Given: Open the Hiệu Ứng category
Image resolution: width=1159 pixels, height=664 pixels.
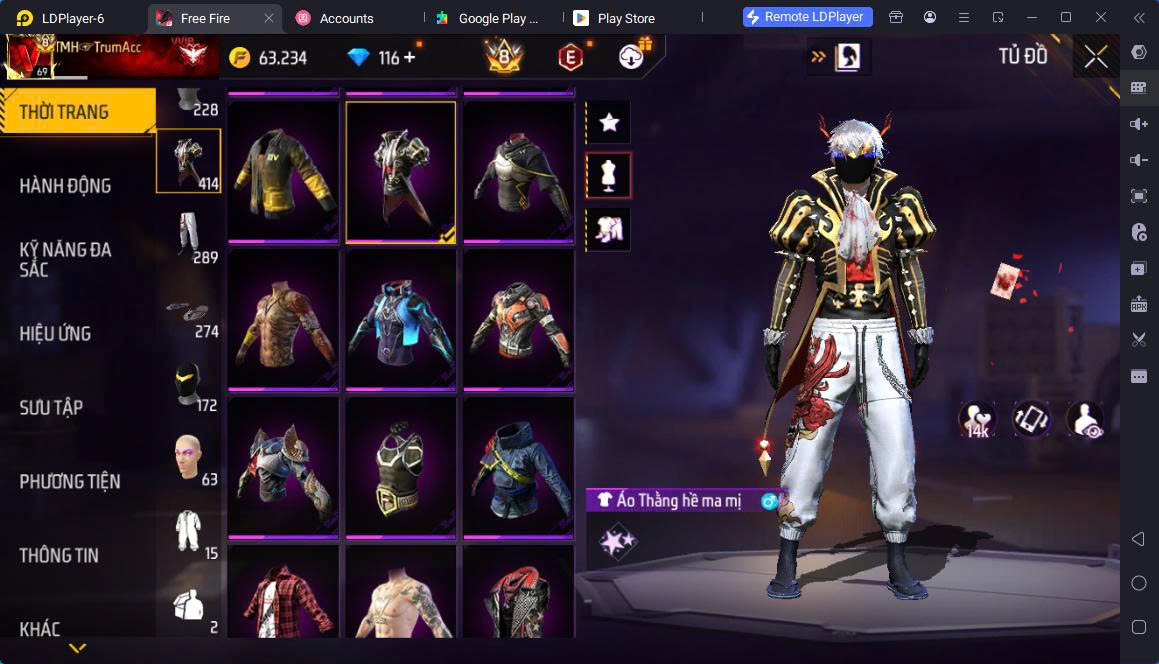Looking at the screenshot, I should click(x=56, y=333).
